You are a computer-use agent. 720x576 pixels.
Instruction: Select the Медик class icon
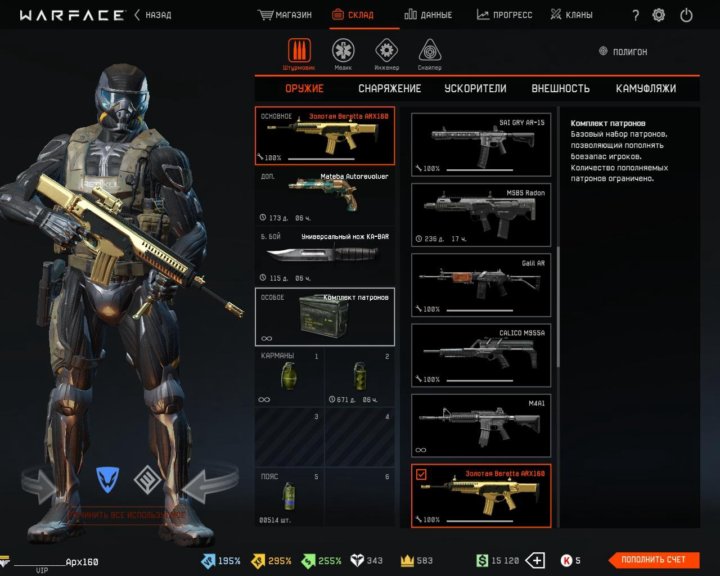pos(344,52)
